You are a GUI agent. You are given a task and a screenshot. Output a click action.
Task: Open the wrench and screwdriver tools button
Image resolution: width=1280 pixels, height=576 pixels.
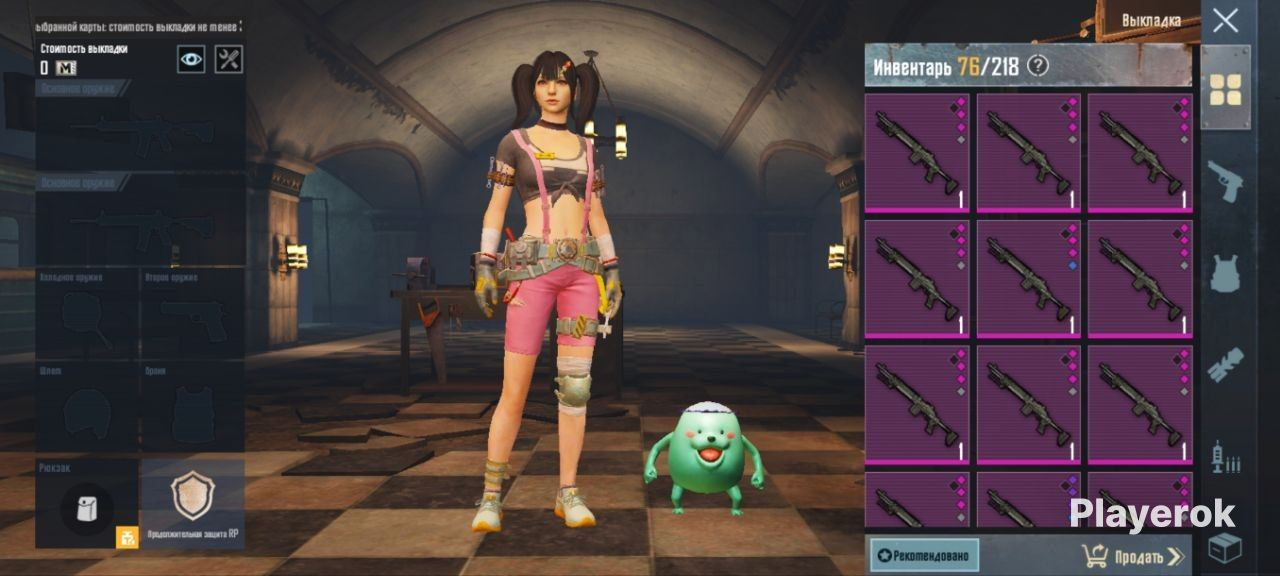pyautogui.click(x=229, y=59)
